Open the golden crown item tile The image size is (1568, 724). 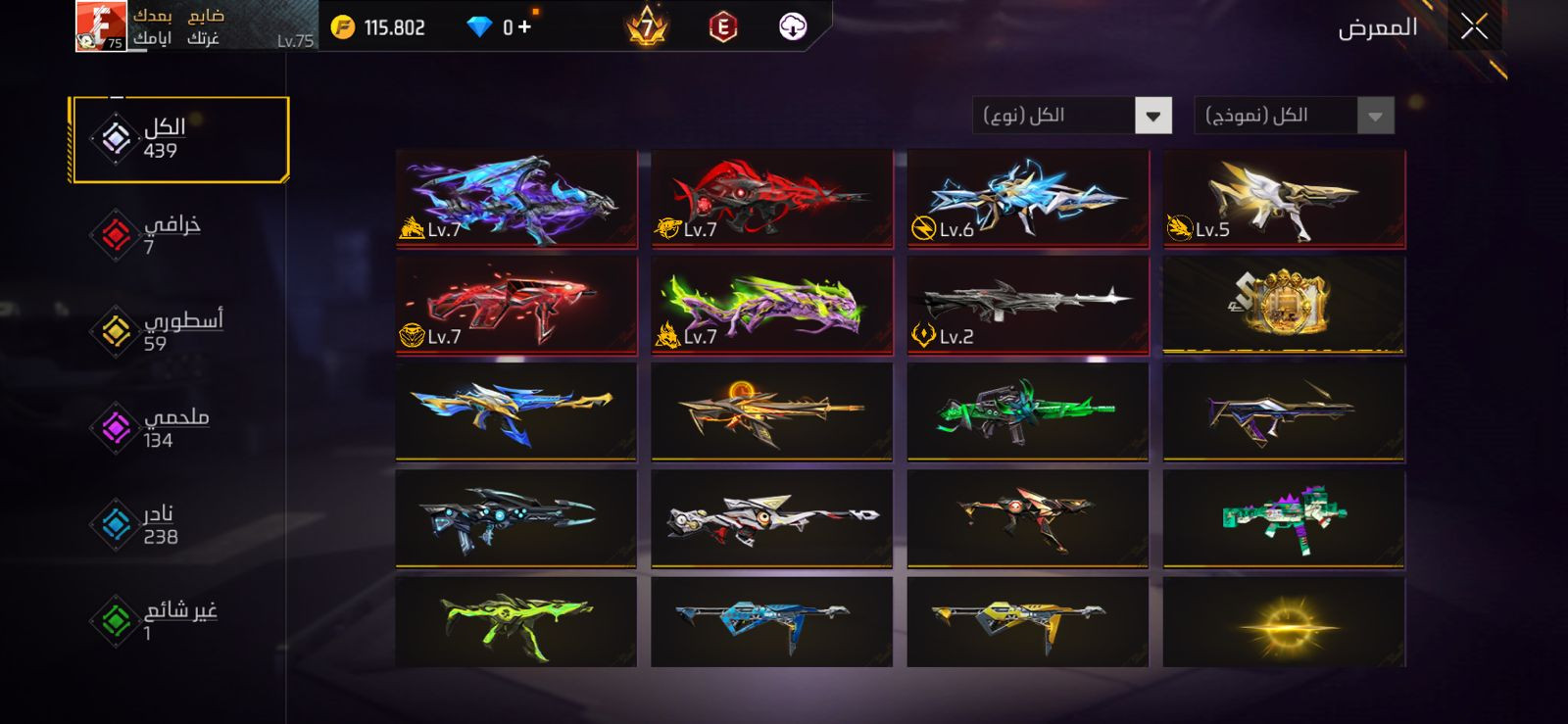click(1284, 305)
